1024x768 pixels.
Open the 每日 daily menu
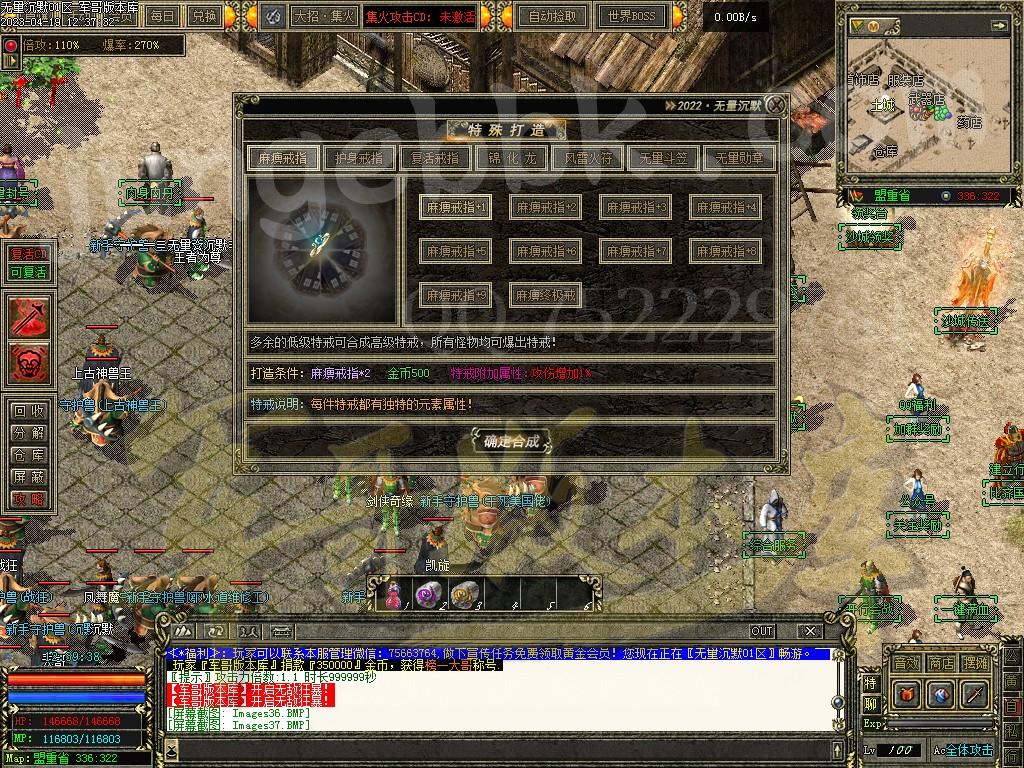pyautogui.click(x=163, y=16)
